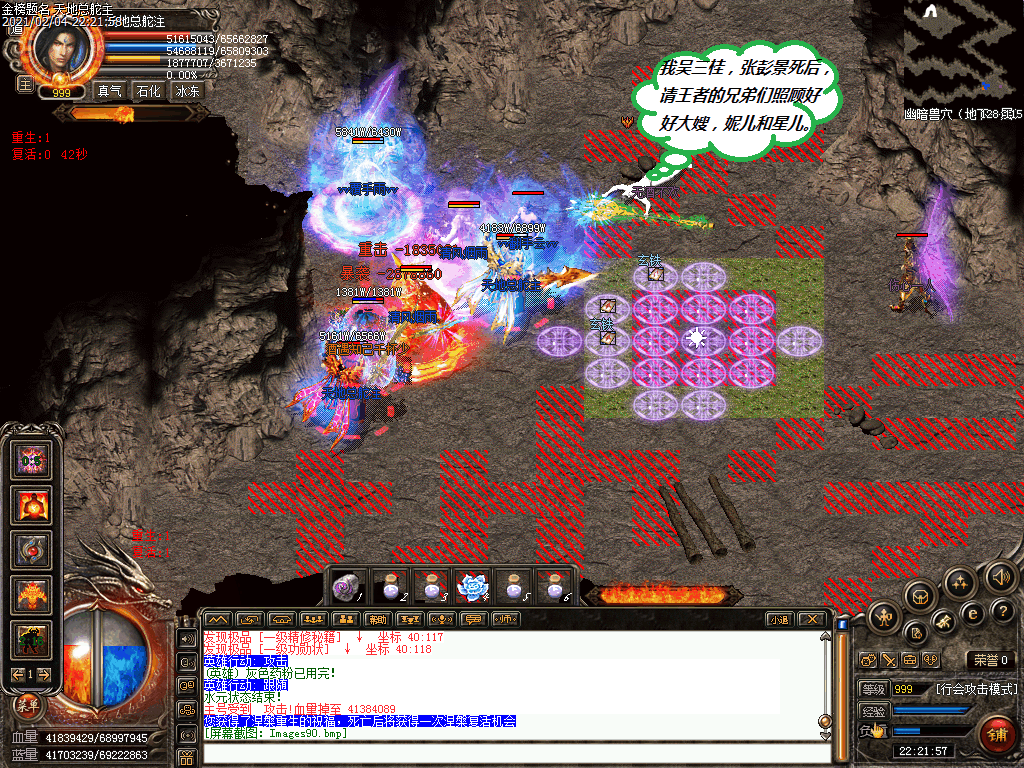The image size is (1024, 768).
Task: Open the bag box icon
Action: [921, 598]
